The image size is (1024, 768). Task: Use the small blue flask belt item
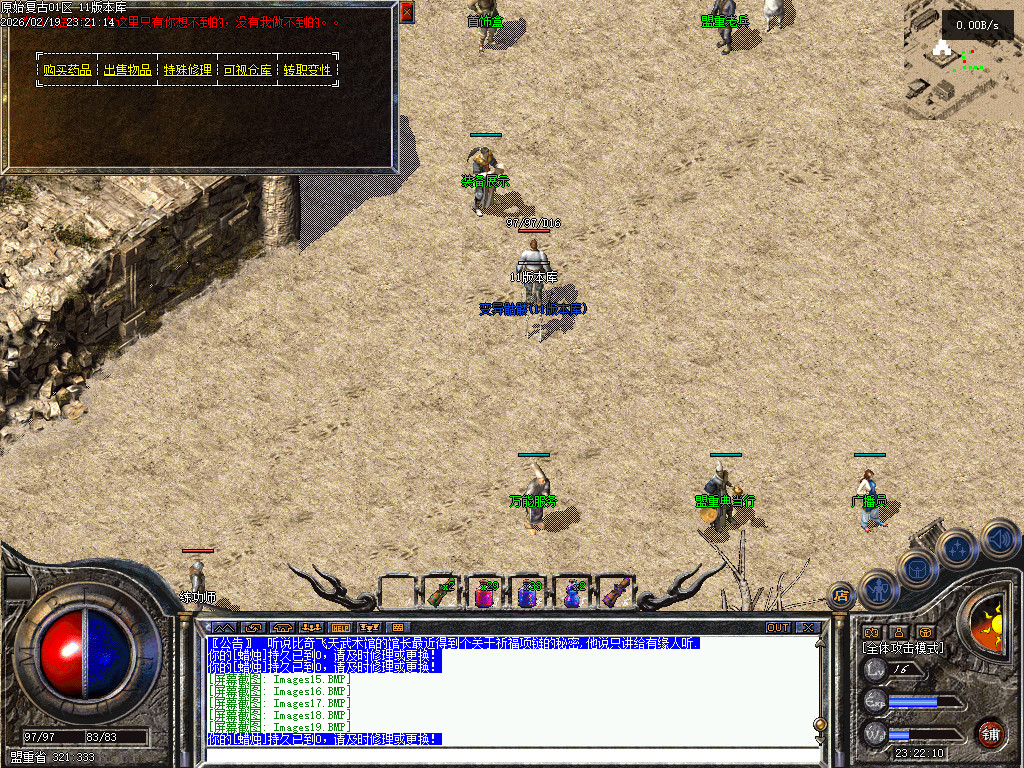coord(572,595)
